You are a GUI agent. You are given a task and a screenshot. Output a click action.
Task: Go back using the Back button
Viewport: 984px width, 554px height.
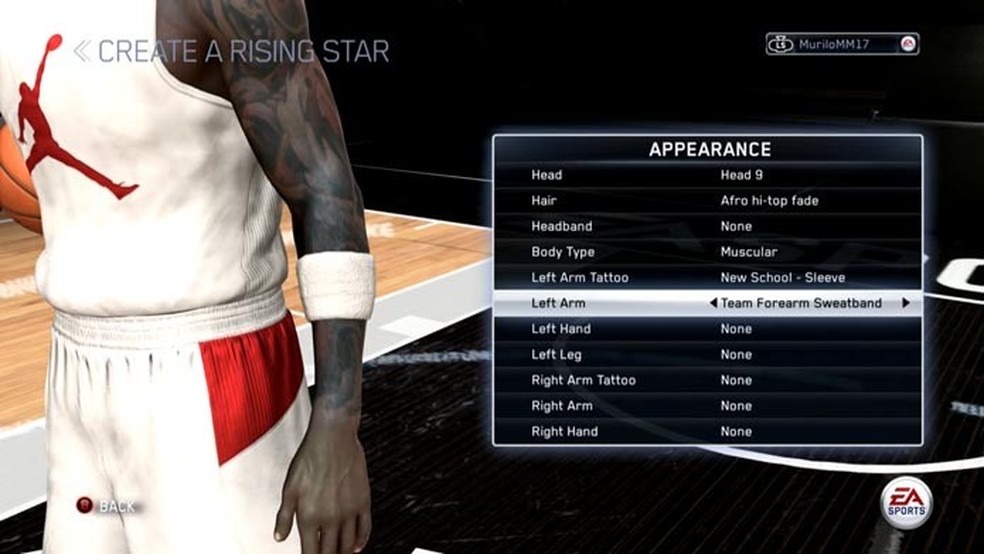[x=107, y=507]
